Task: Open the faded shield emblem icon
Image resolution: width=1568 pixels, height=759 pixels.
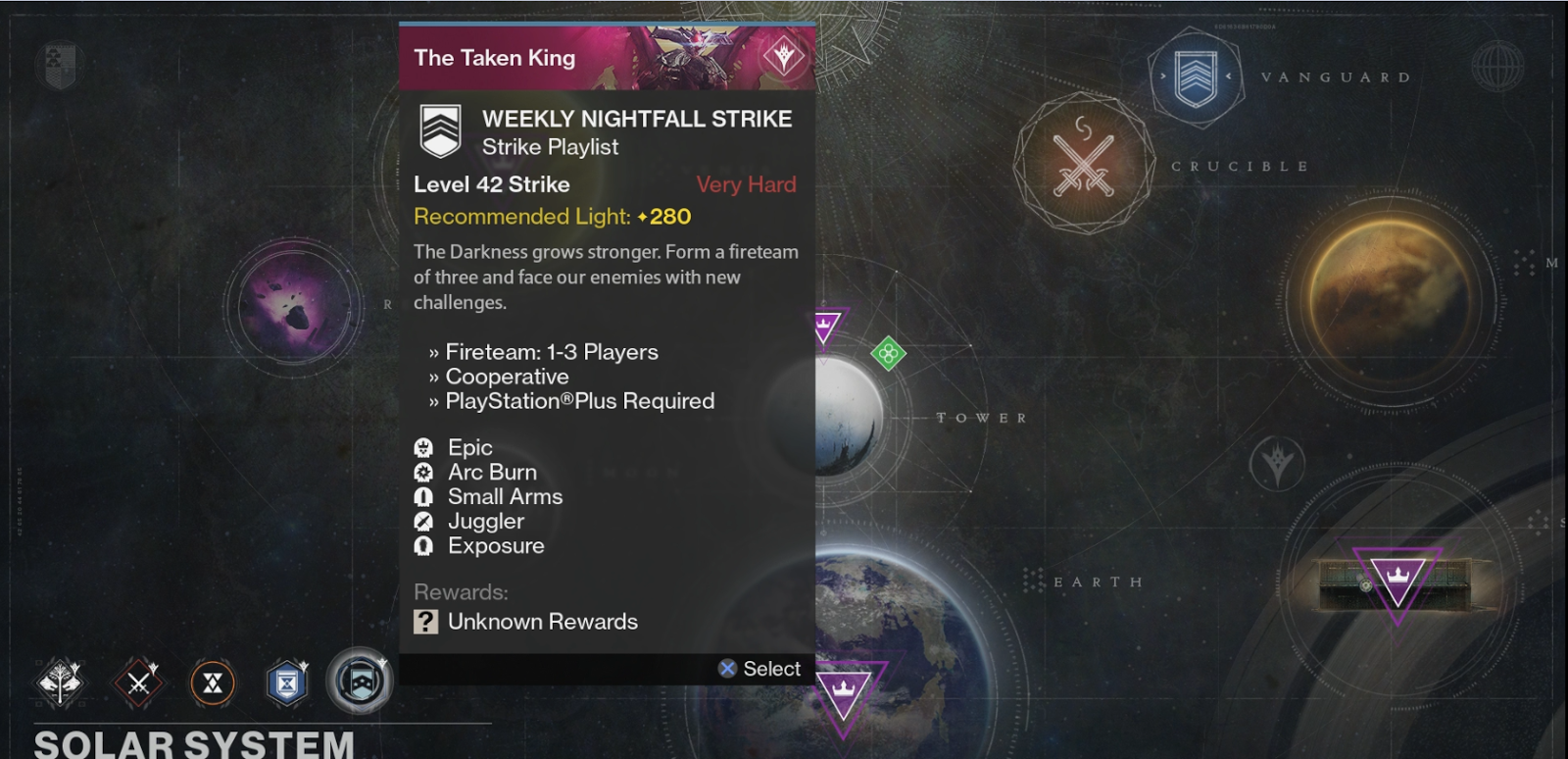Action: 58,65
